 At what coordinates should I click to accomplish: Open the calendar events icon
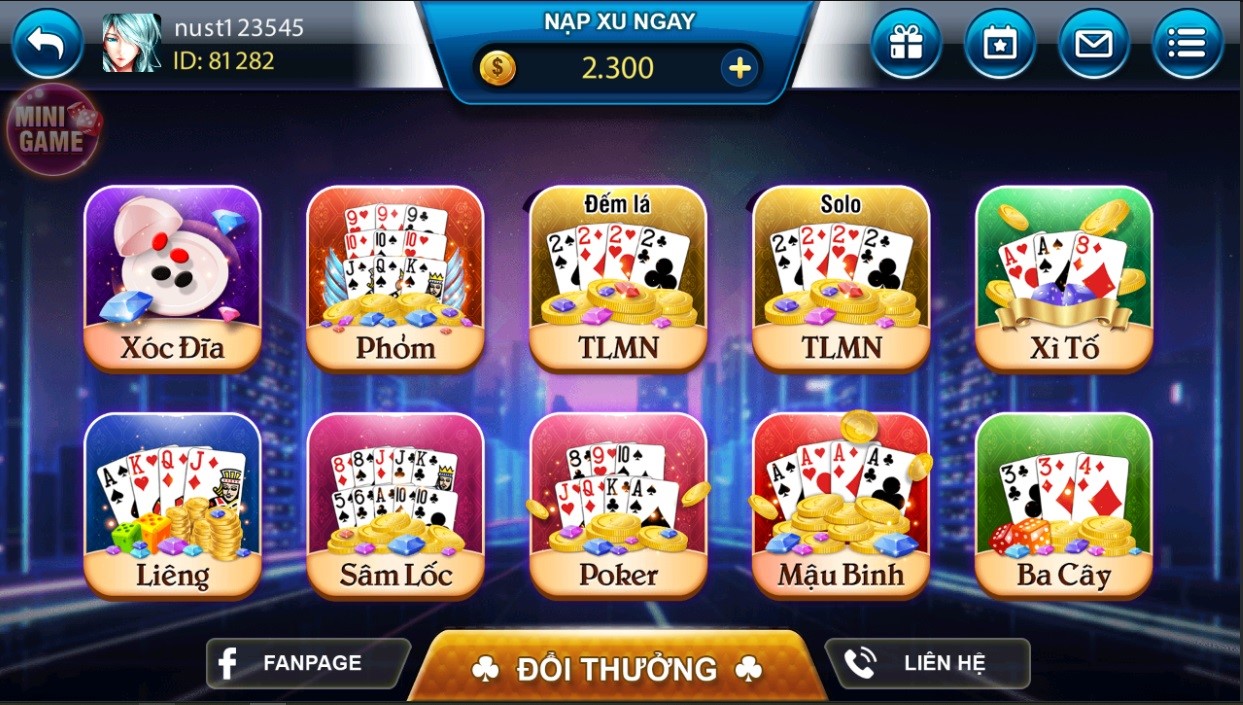coord(999,44)
